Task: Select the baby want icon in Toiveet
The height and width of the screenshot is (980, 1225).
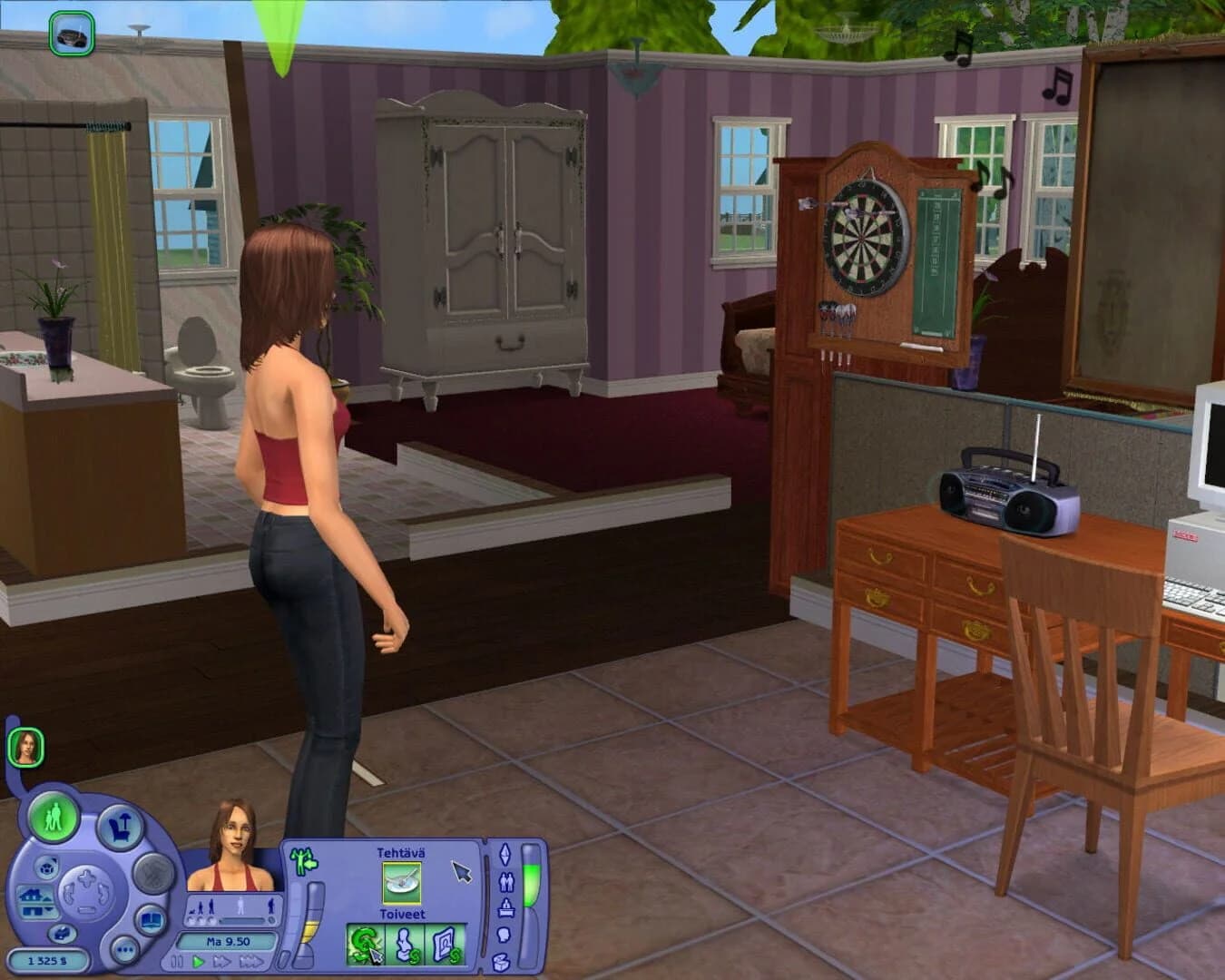Action: tap(406, 946)
